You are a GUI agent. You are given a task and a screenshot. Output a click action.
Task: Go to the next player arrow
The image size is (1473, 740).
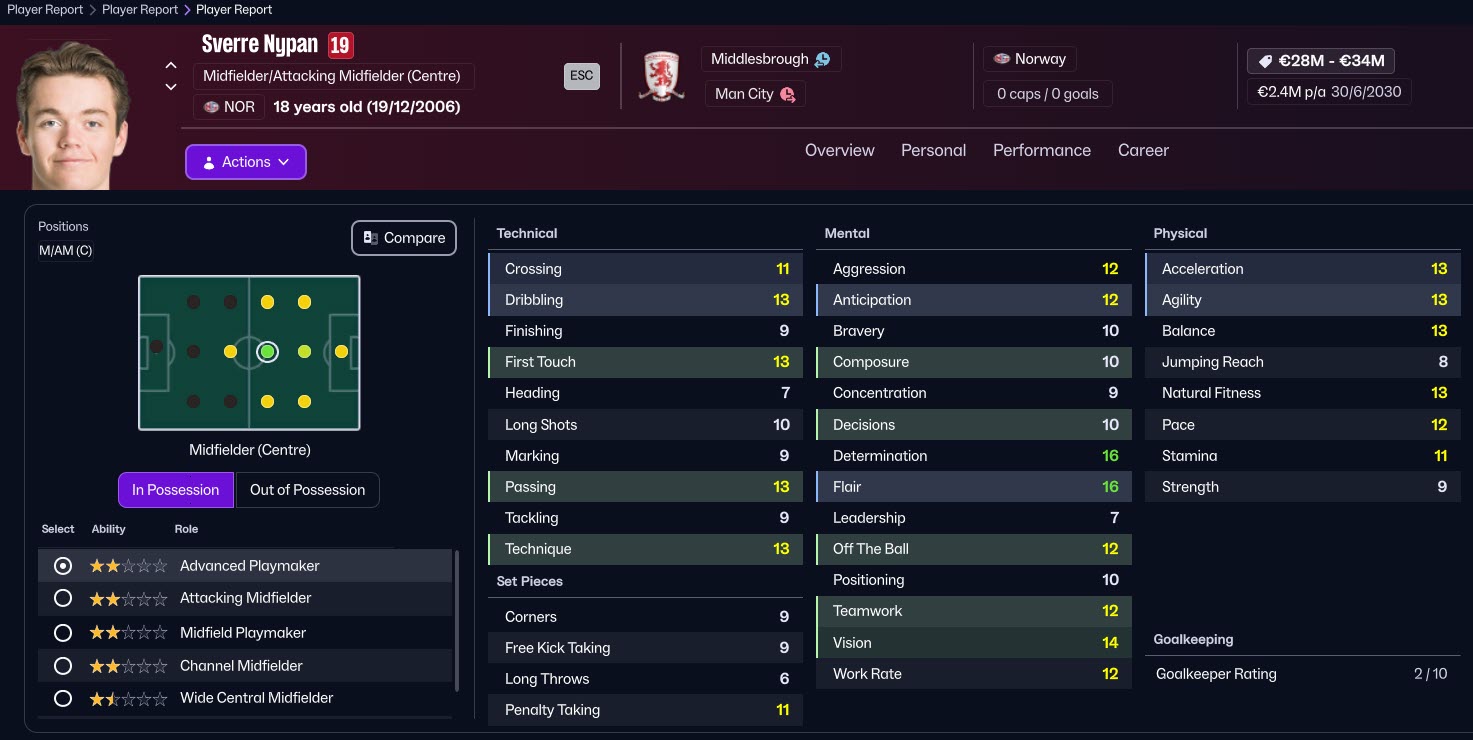(x=171, y=87)
